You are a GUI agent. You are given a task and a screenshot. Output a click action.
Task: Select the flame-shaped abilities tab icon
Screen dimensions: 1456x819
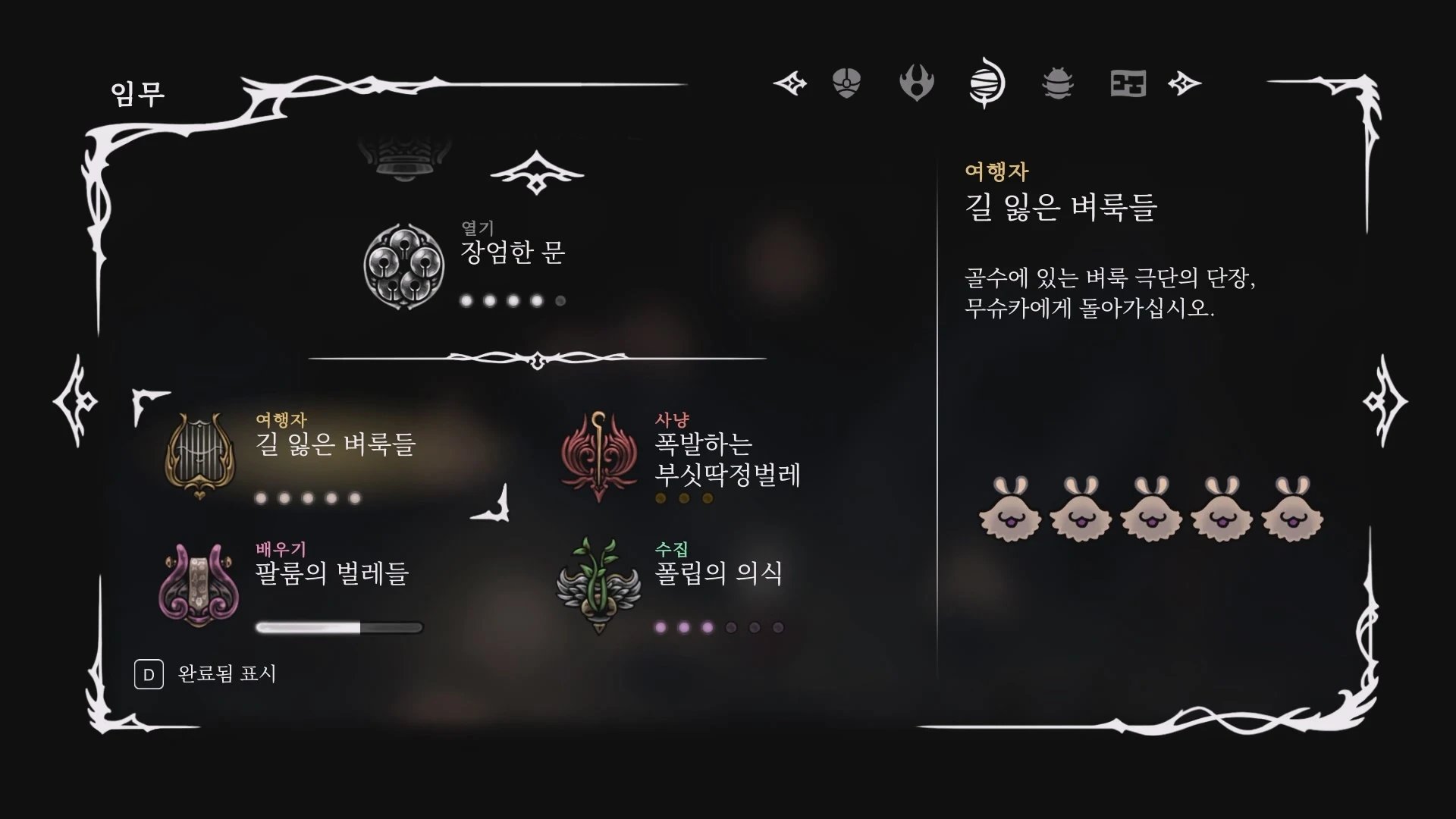[916, 83]
